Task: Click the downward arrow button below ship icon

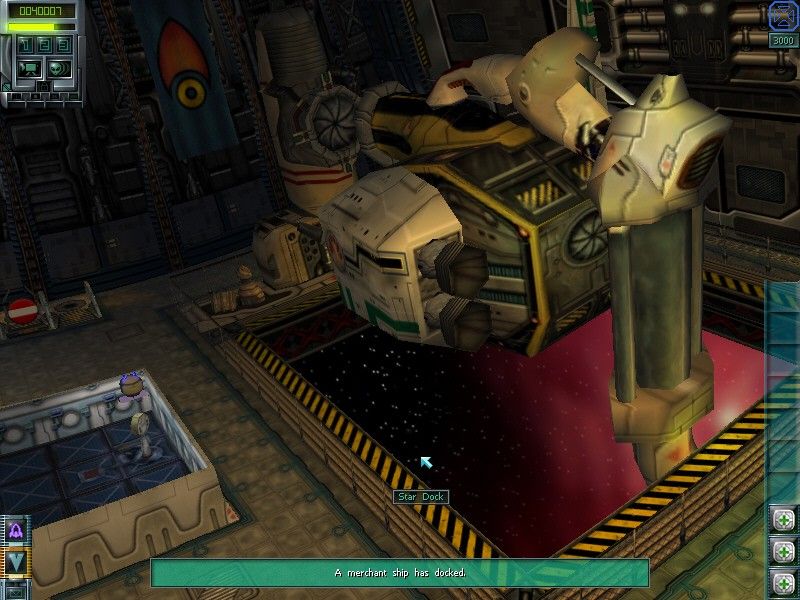Action: point(16,562)
